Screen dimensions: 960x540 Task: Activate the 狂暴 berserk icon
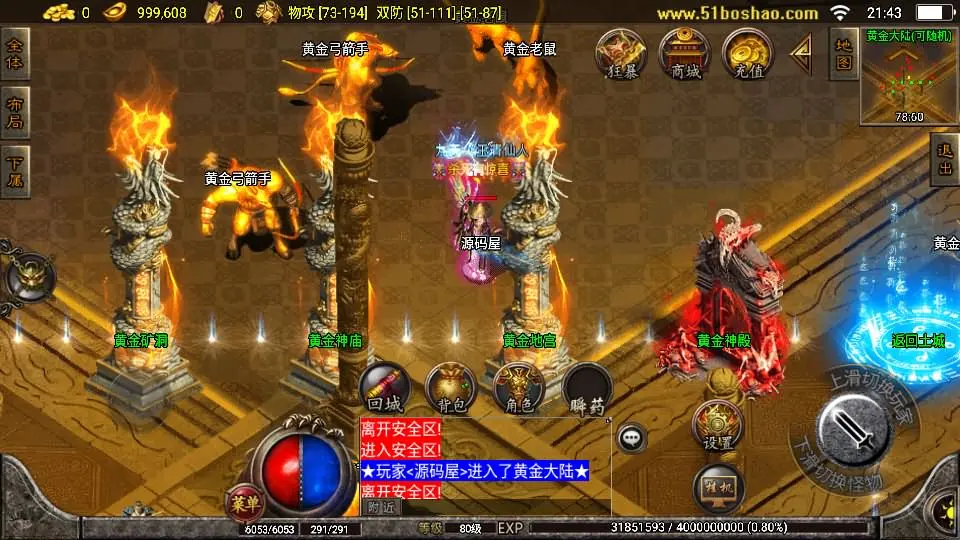(x=622, y=54)
